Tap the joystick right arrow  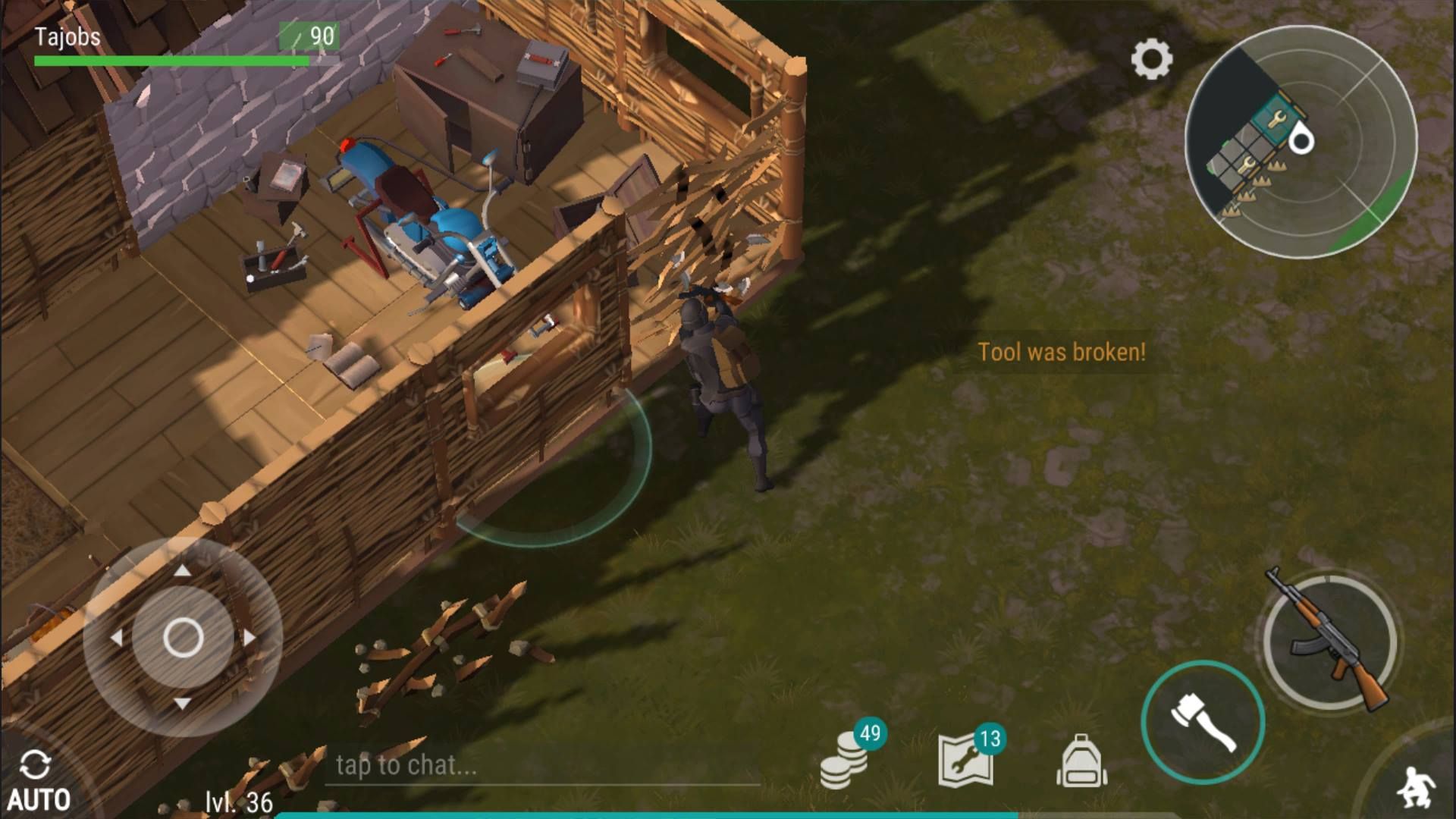coord(249,637)
